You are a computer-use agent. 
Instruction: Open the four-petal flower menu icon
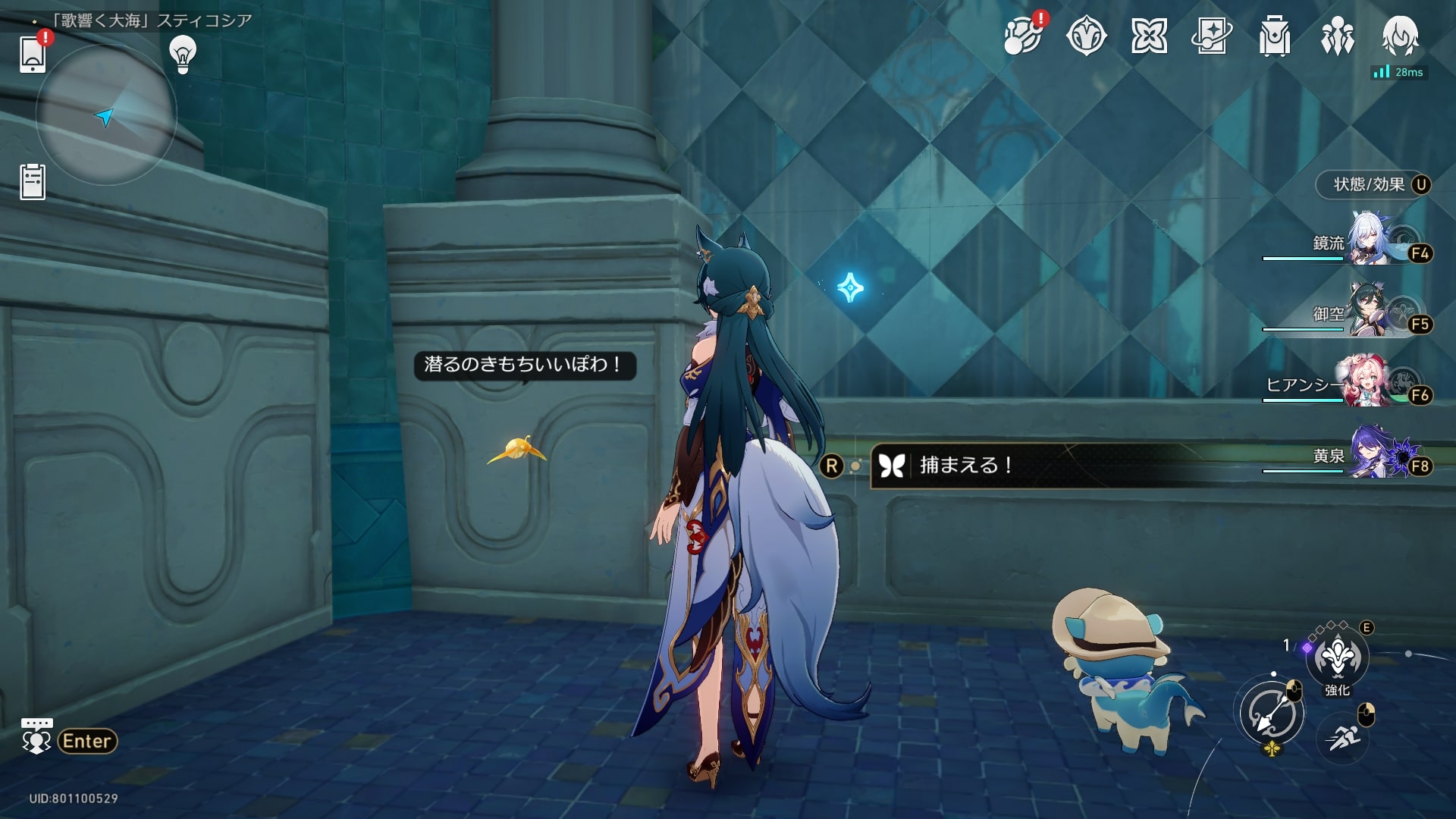[x=1149, y=36]
